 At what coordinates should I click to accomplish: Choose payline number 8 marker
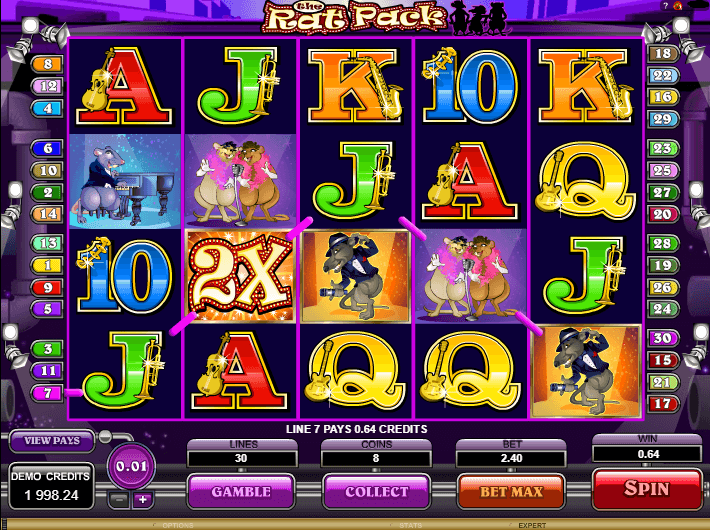[x=47, y=64]
